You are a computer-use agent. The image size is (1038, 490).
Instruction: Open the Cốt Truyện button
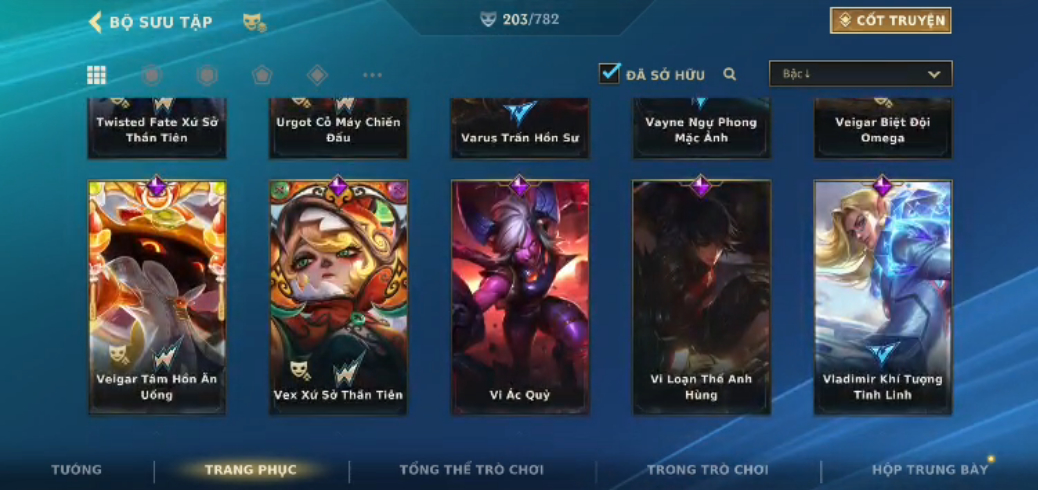[x=890, y=21]
